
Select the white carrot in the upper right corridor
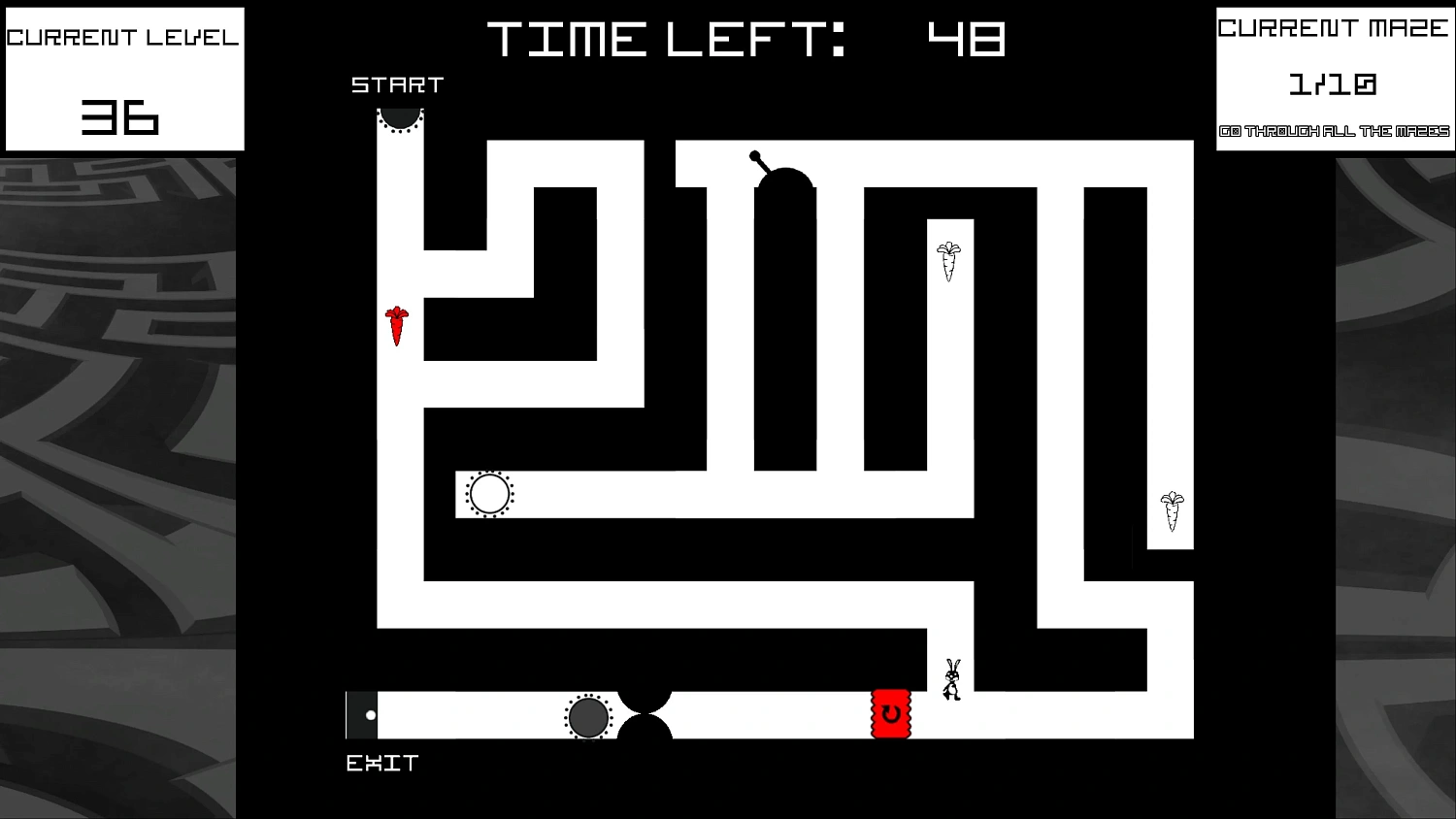(x=948, y=258)
